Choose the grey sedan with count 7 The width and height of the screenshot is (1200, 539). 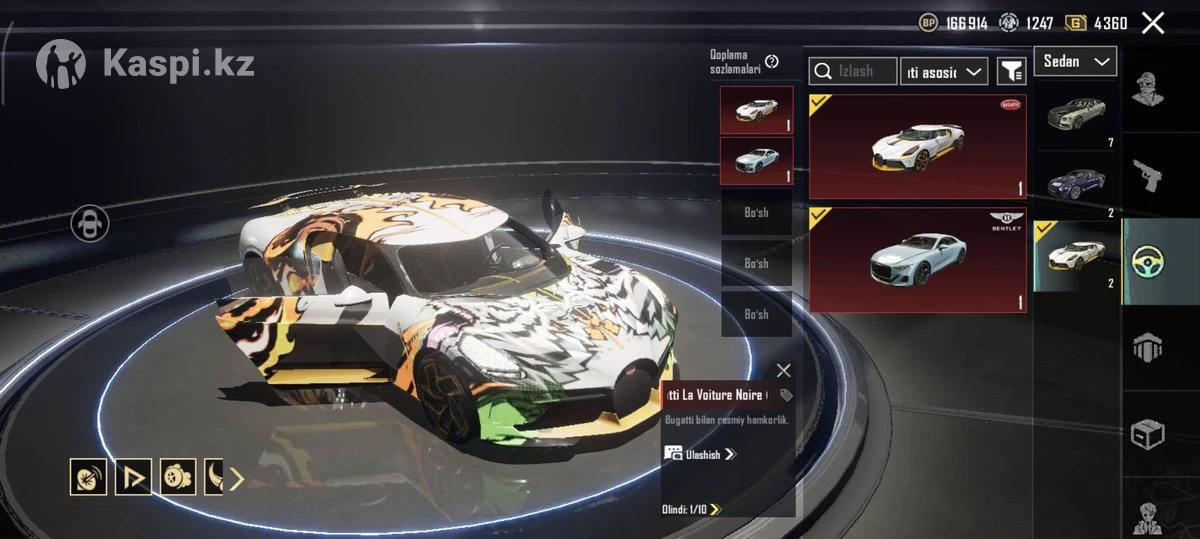(x=1077, y=116)
